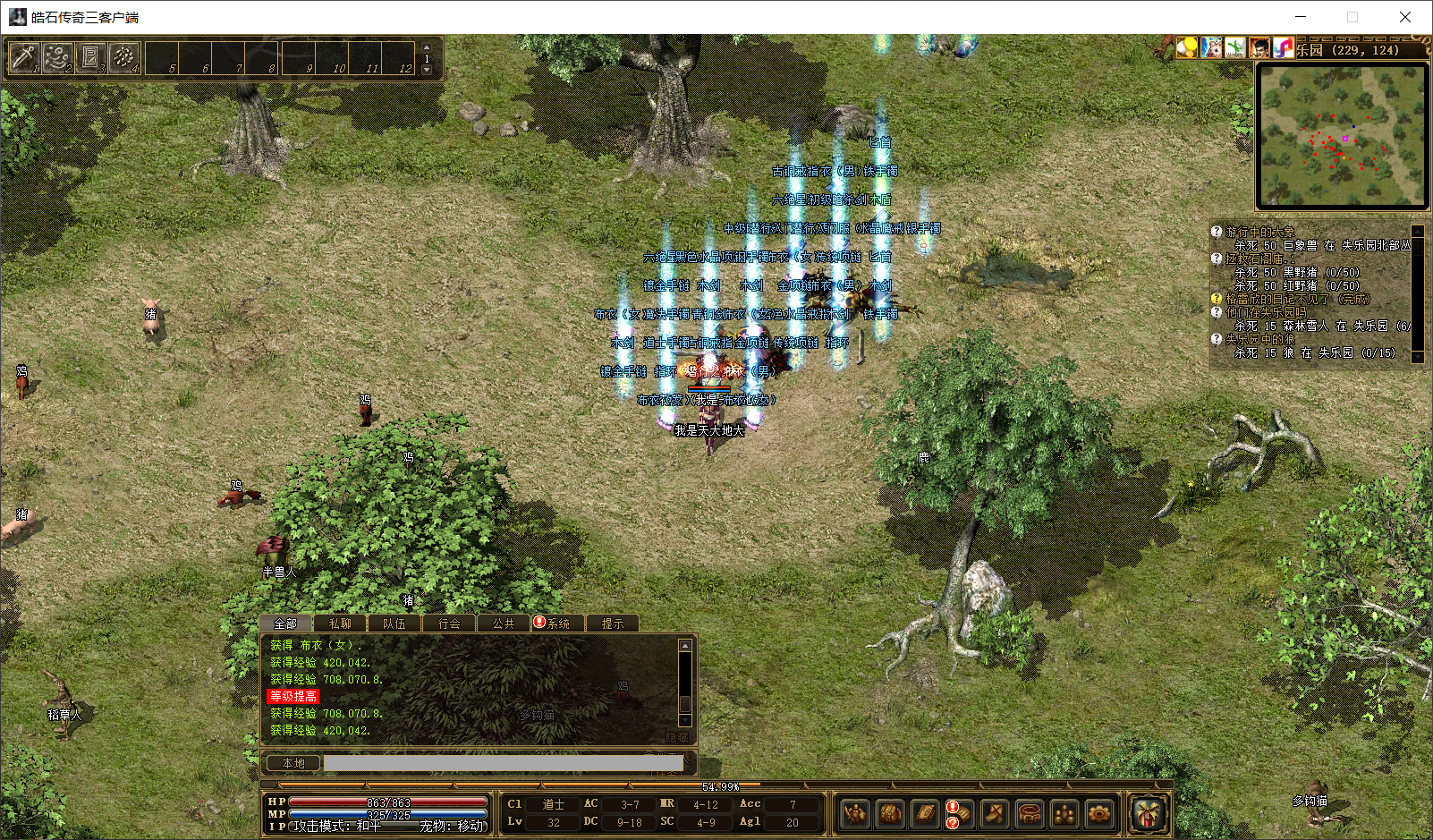This screenshot has width=1433, height=840.
Task: Select the 行会 guild chat tab
Action: (x=449, y=624)
